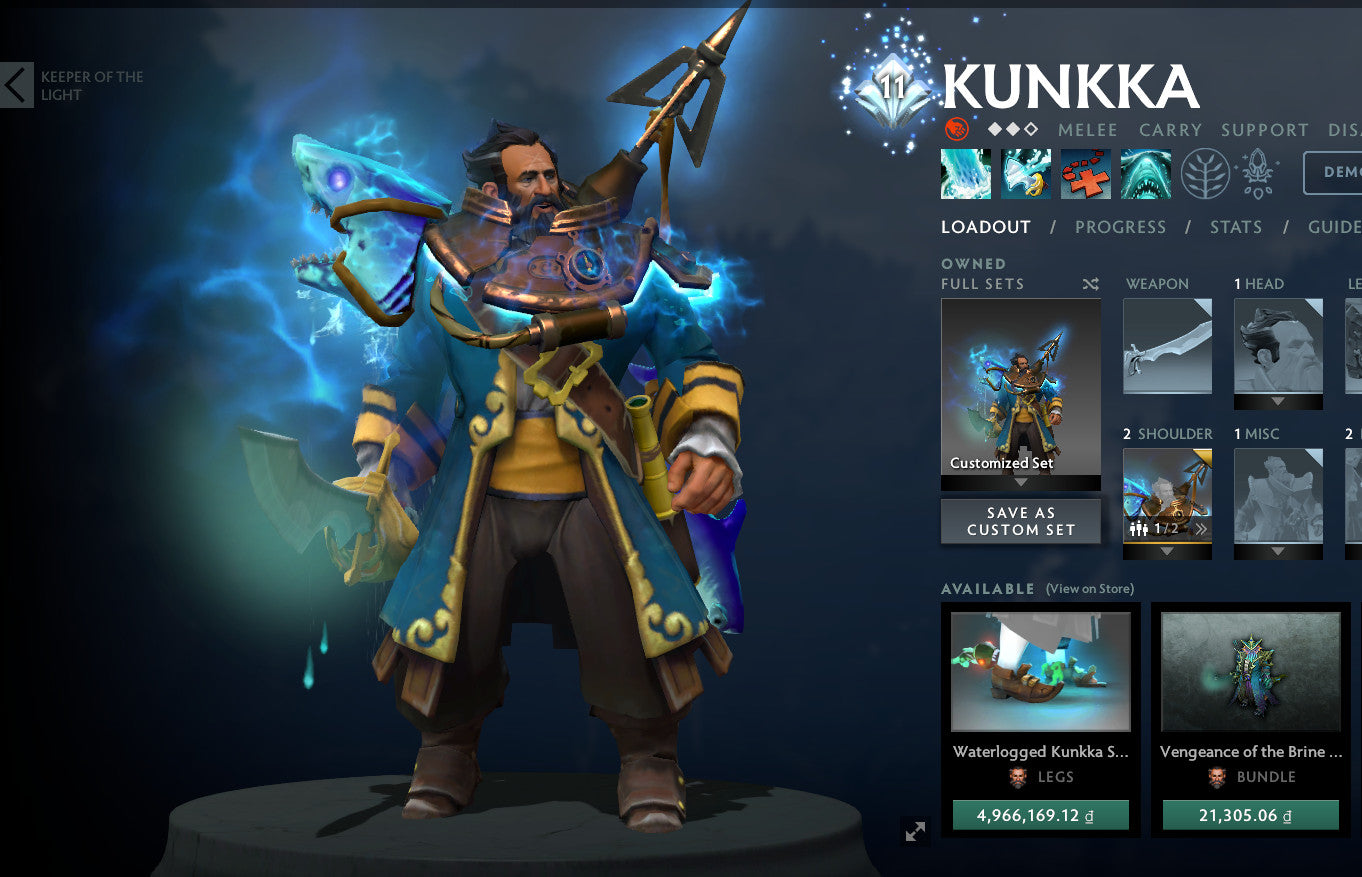
Task: Switch to the PROGRESS tab
Action: [1120, 227]
